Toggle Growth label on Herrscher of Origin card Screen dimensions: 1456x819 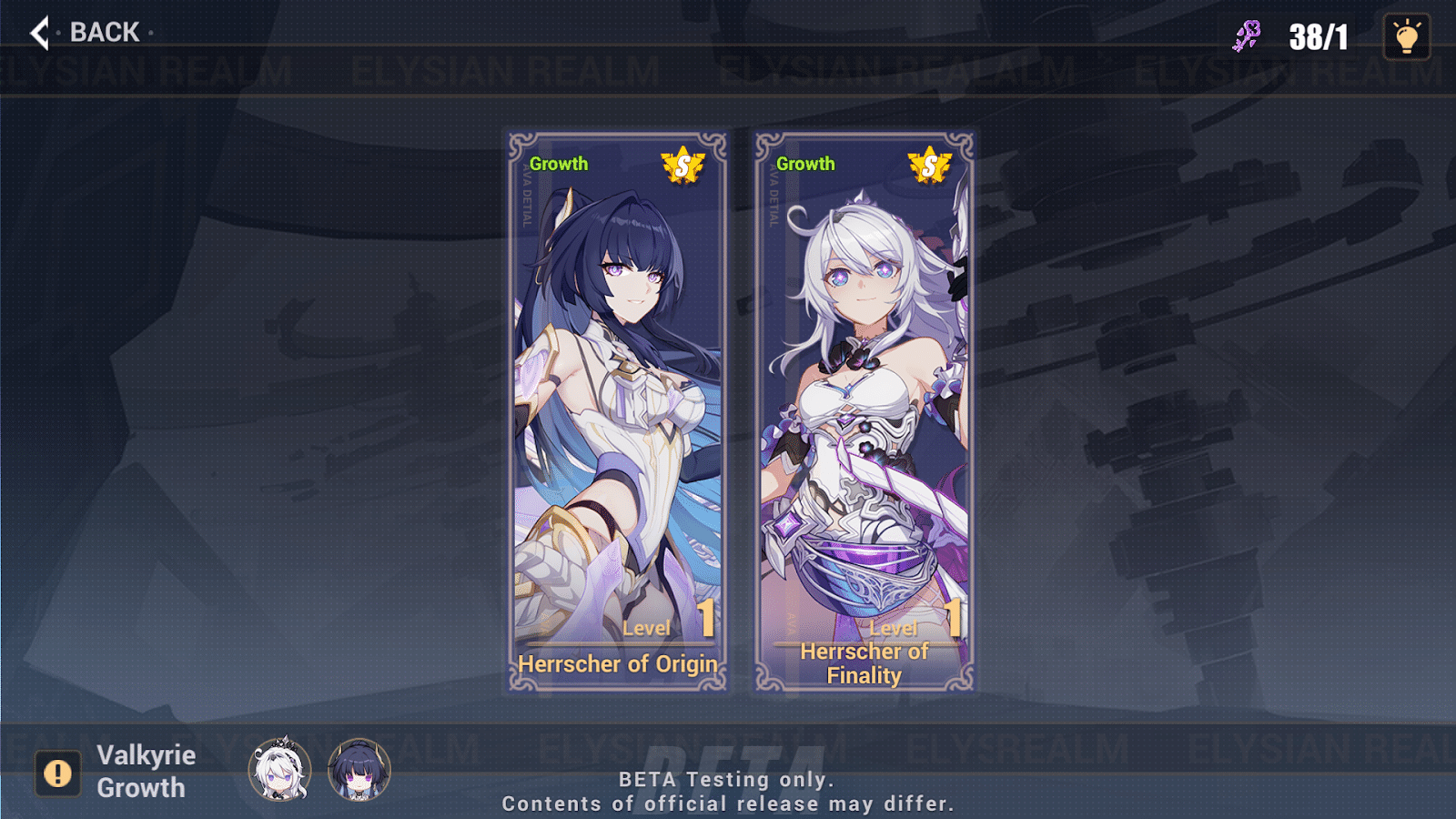click(x=560, y=165)
